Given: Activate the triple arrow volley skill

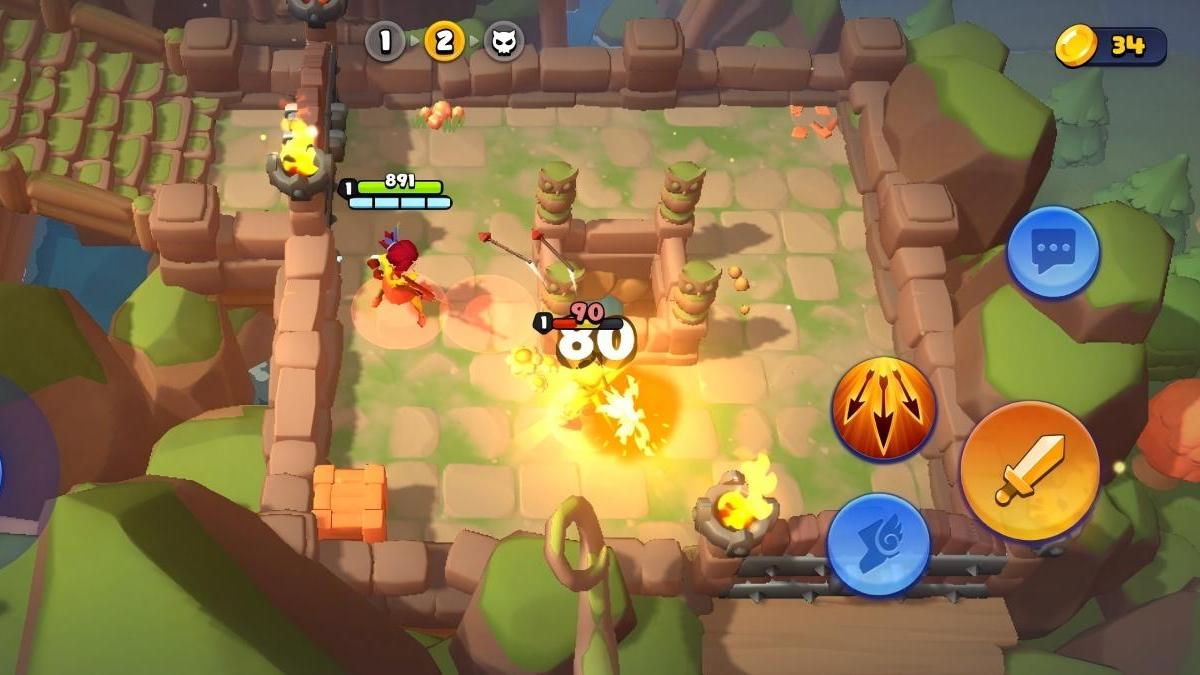Looking at the screenshot, I should 884,409.
